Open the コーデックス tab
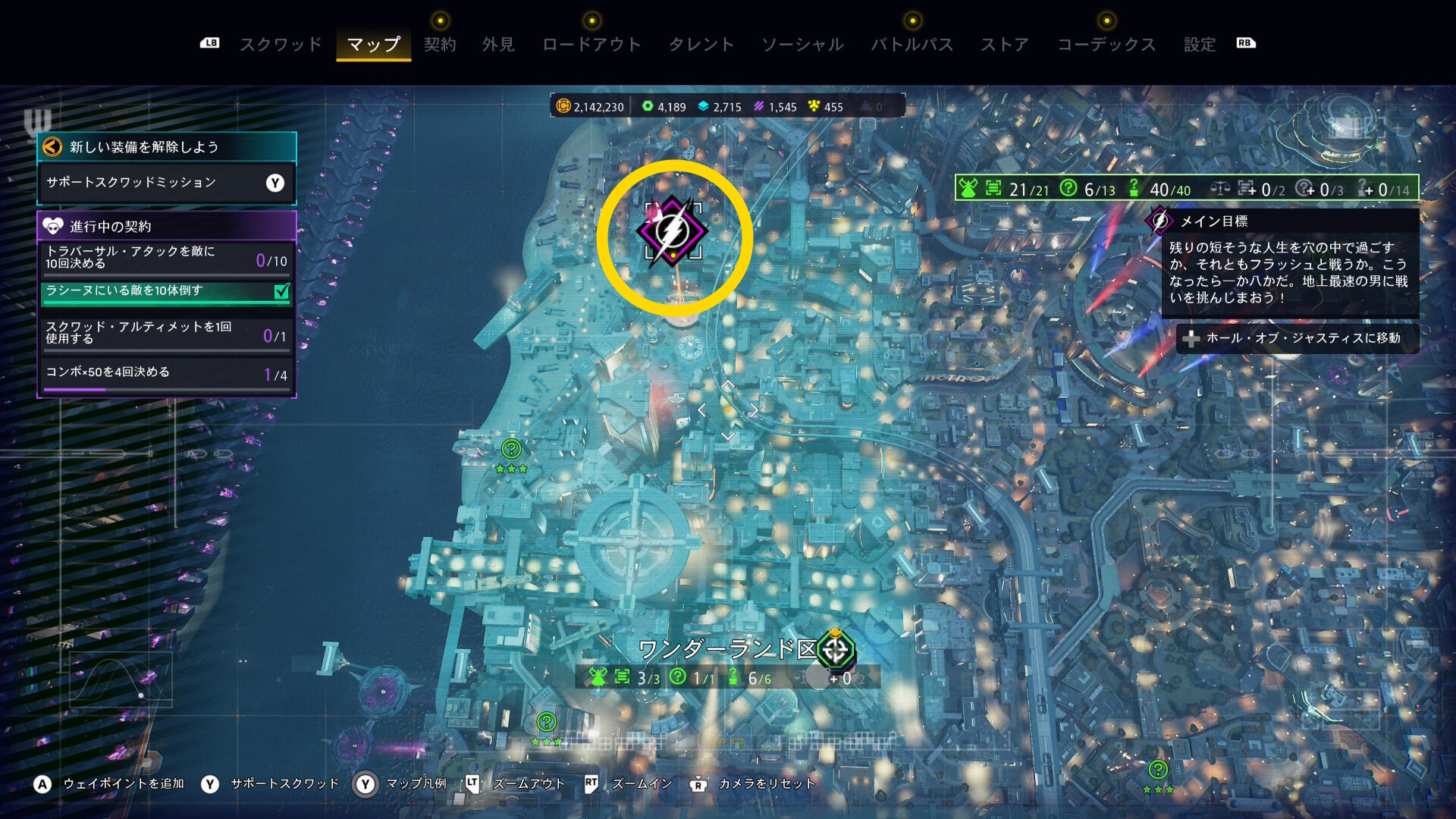Screen dimensions: 1456x819 point(1106,45)
